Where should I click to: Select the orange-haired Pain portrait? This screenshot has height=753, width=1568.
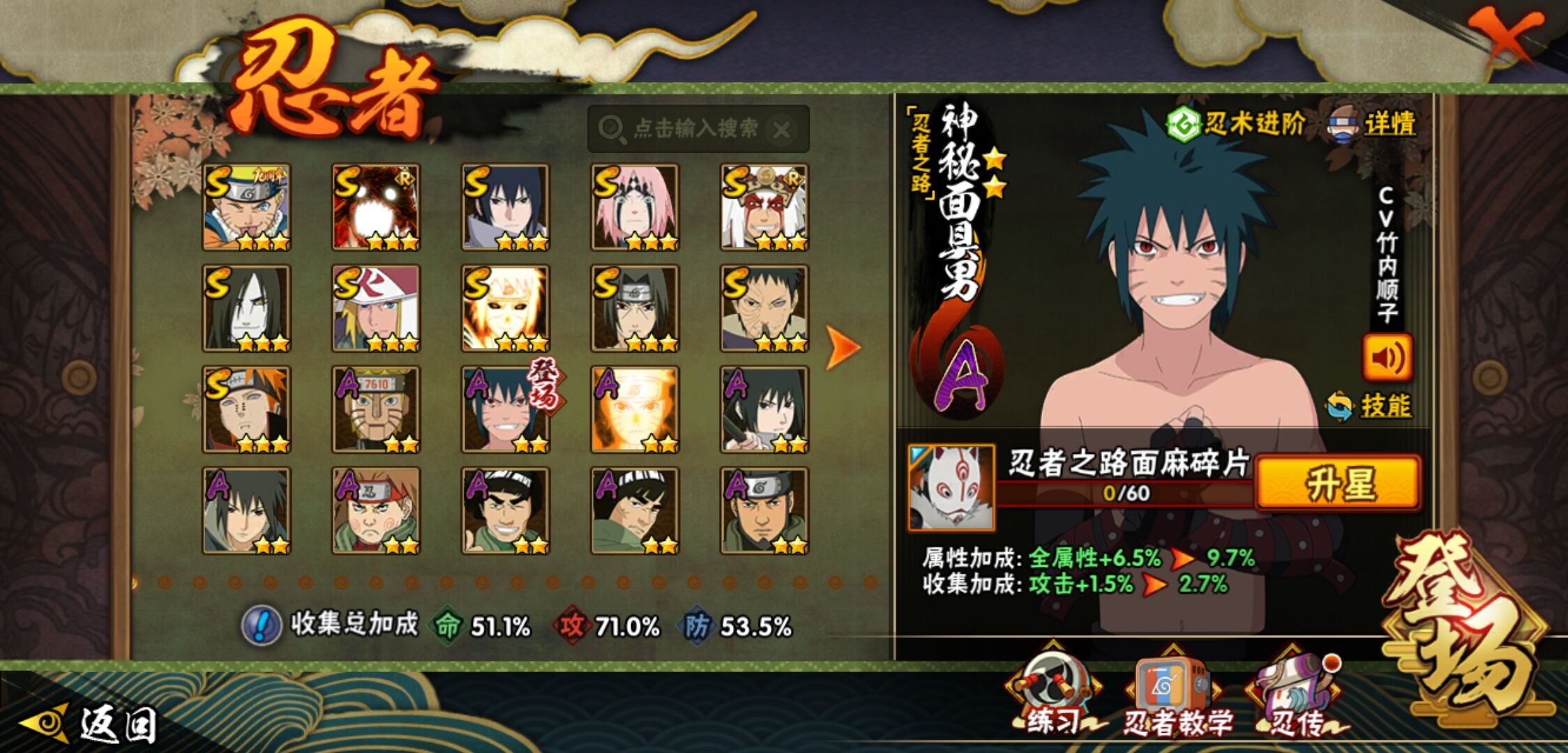coord(246,409)
